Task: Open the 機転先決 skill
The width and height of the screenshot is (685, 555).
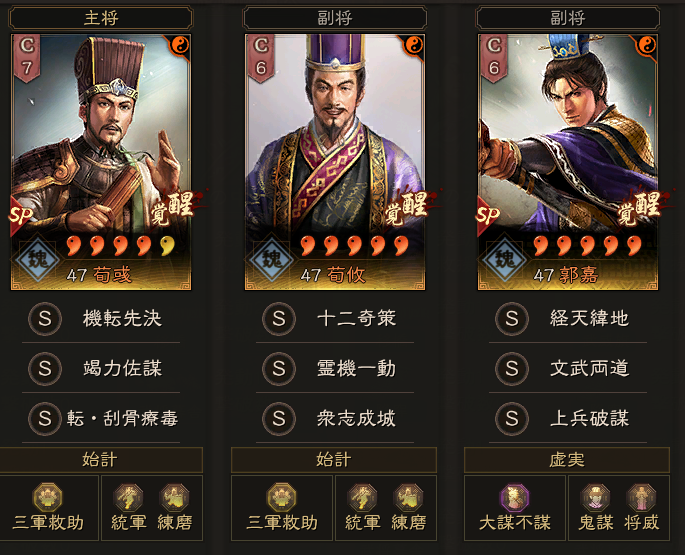Action: click(121, 319)
